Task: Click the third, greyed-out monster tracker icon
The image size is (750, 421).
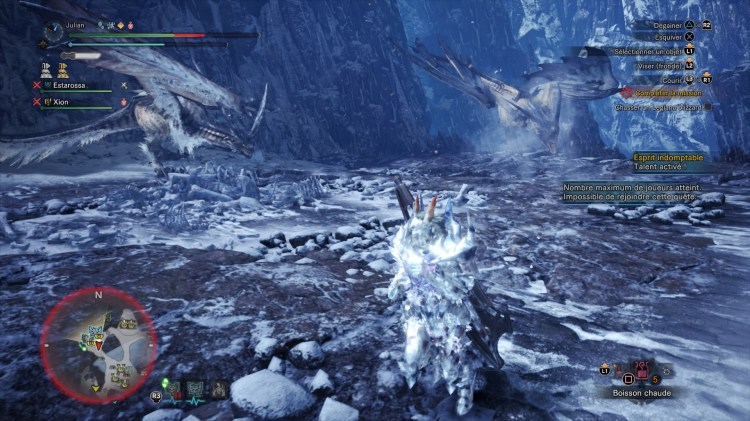Action: (x=218, y=389)
